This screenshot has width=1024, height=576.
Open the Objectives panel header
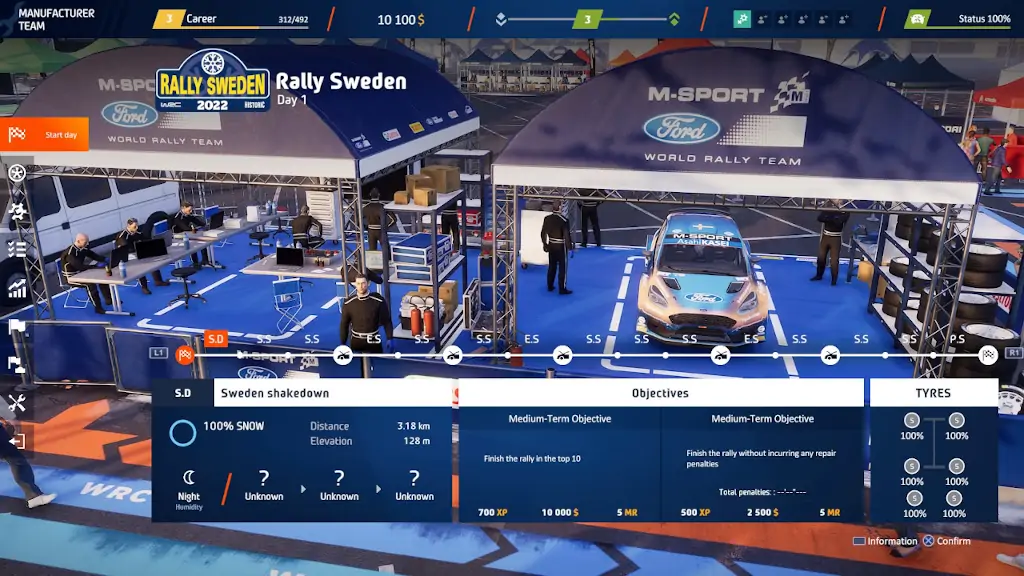pyautogui.click(x=660, y=393)
